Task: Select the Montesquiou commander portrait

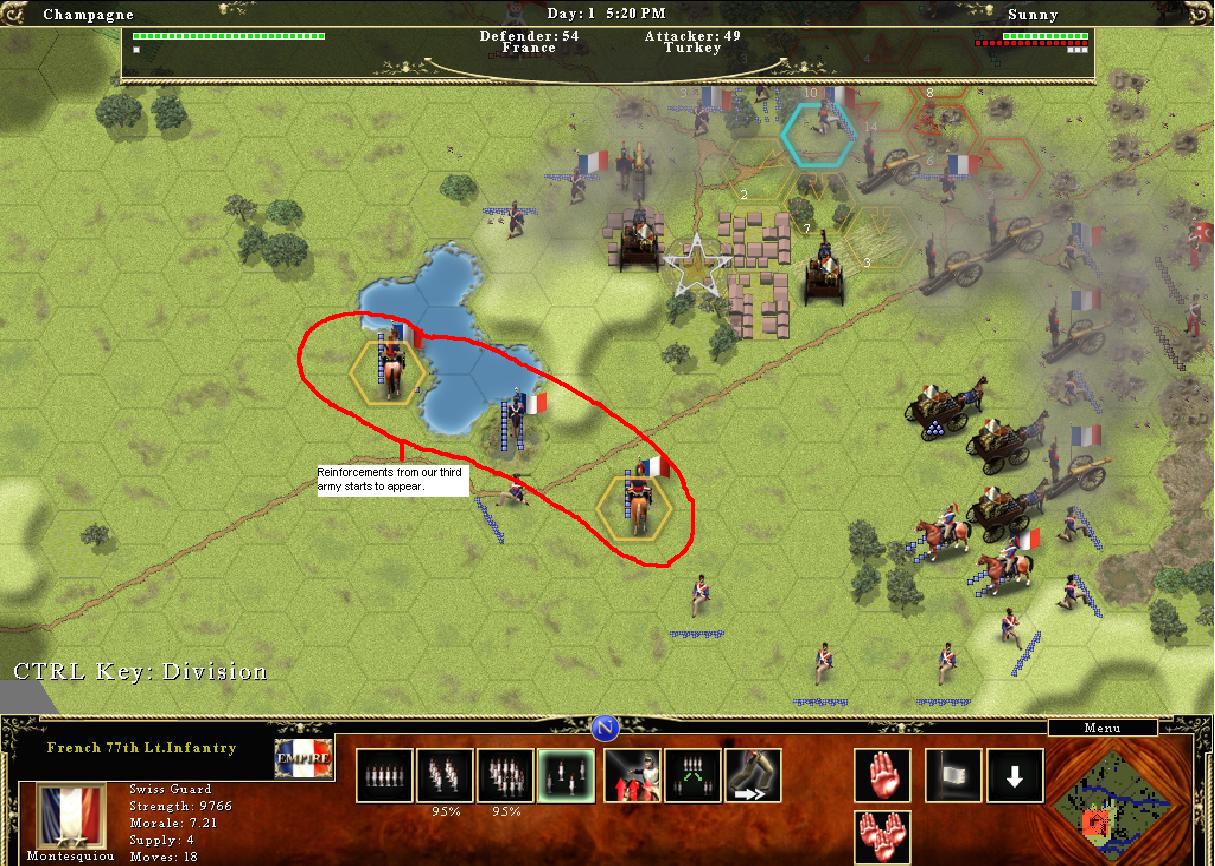Action: [x=70, y=817]
